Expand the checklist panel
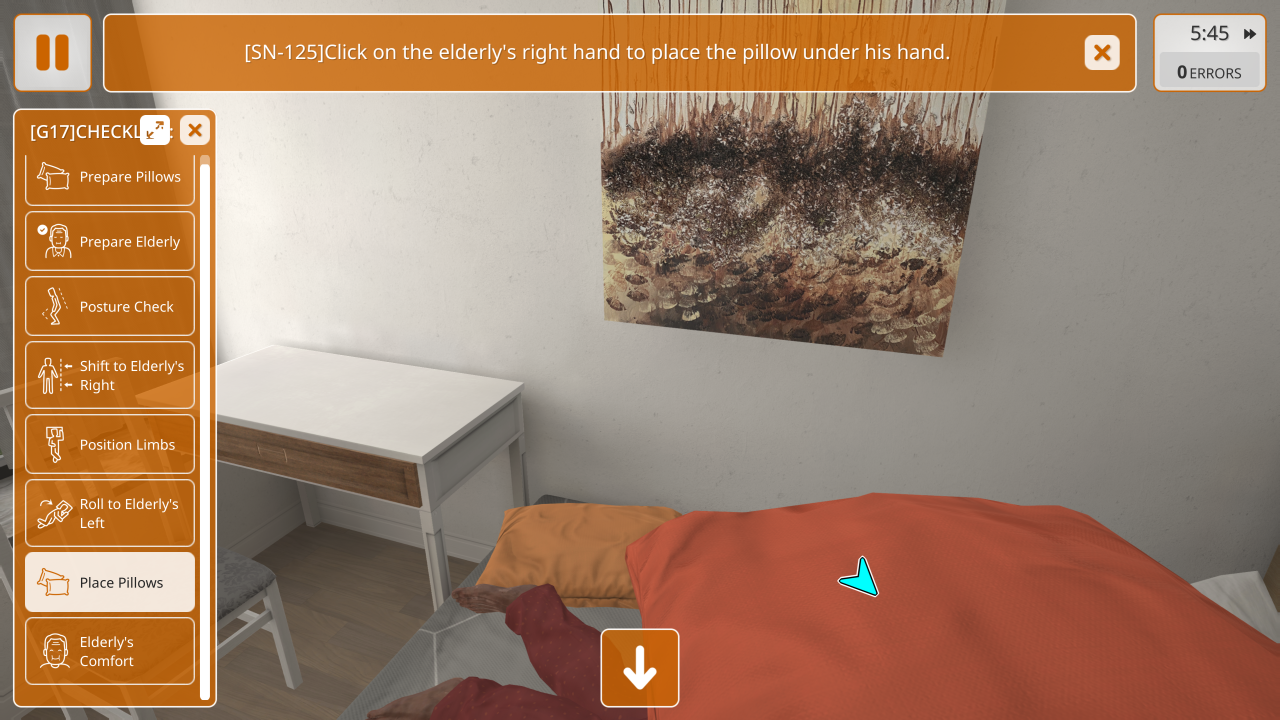 click(155, 130)
